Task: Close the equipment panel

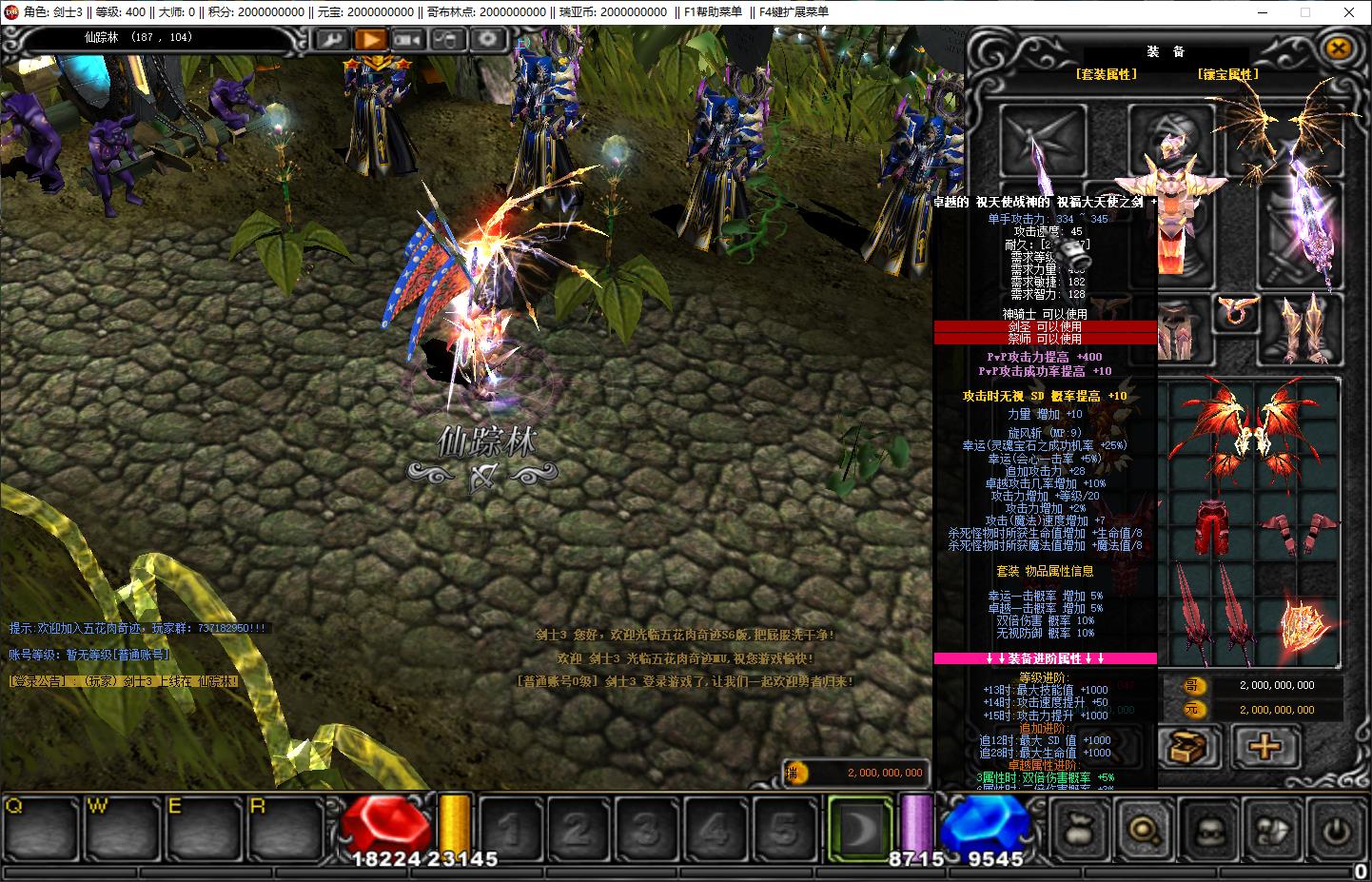Action: [x=1338, y=48]
